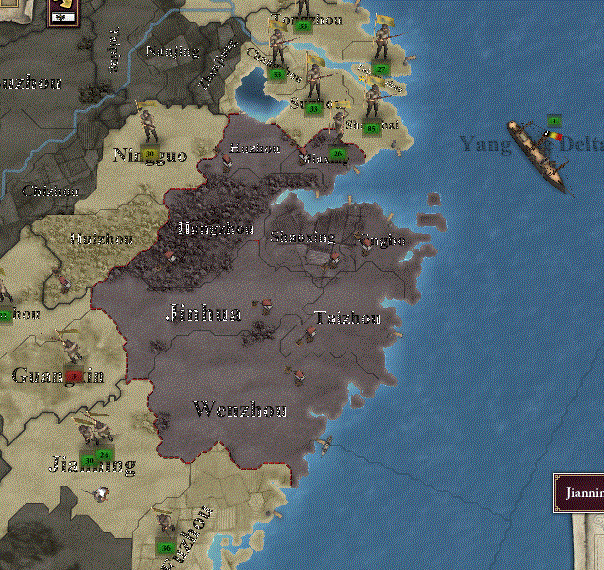Select the army counter showing 36
The width and height of the screenshot is (604, 570).
click(x=166, y=546)
